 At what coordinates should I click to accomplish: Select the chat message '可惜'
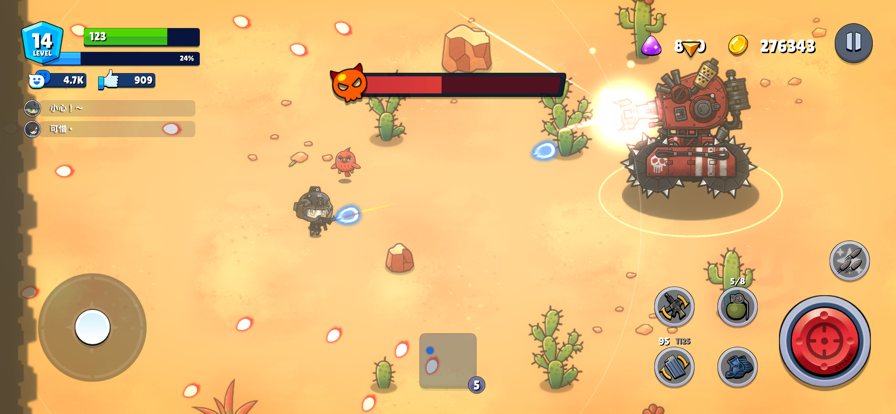coord(110,129)
